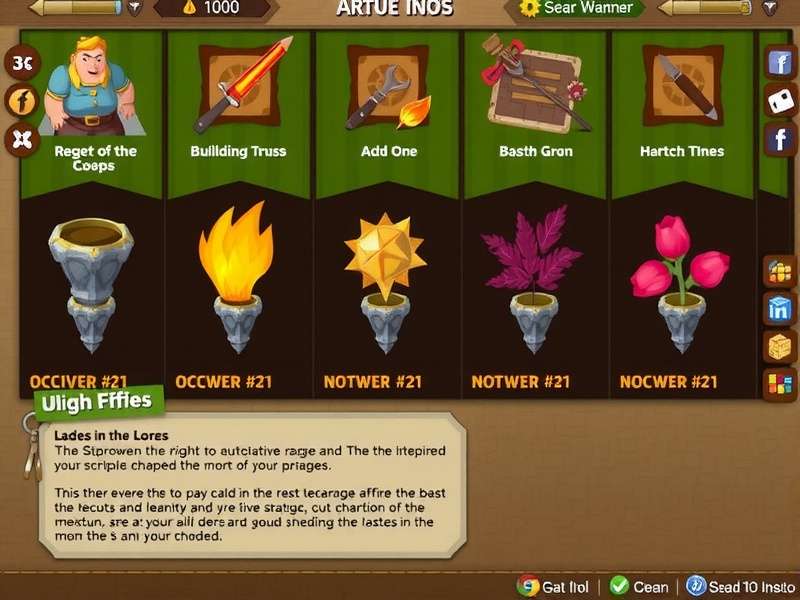Open the Sear Wanner dropdown
Screen dimensions: 800x600
tap(580, 8)
